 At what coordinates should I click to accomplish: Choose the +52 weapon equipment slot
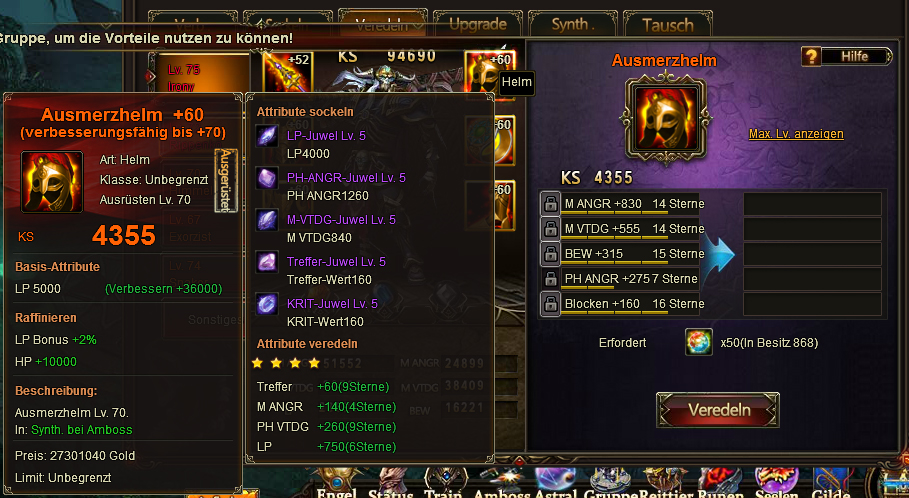283,72
